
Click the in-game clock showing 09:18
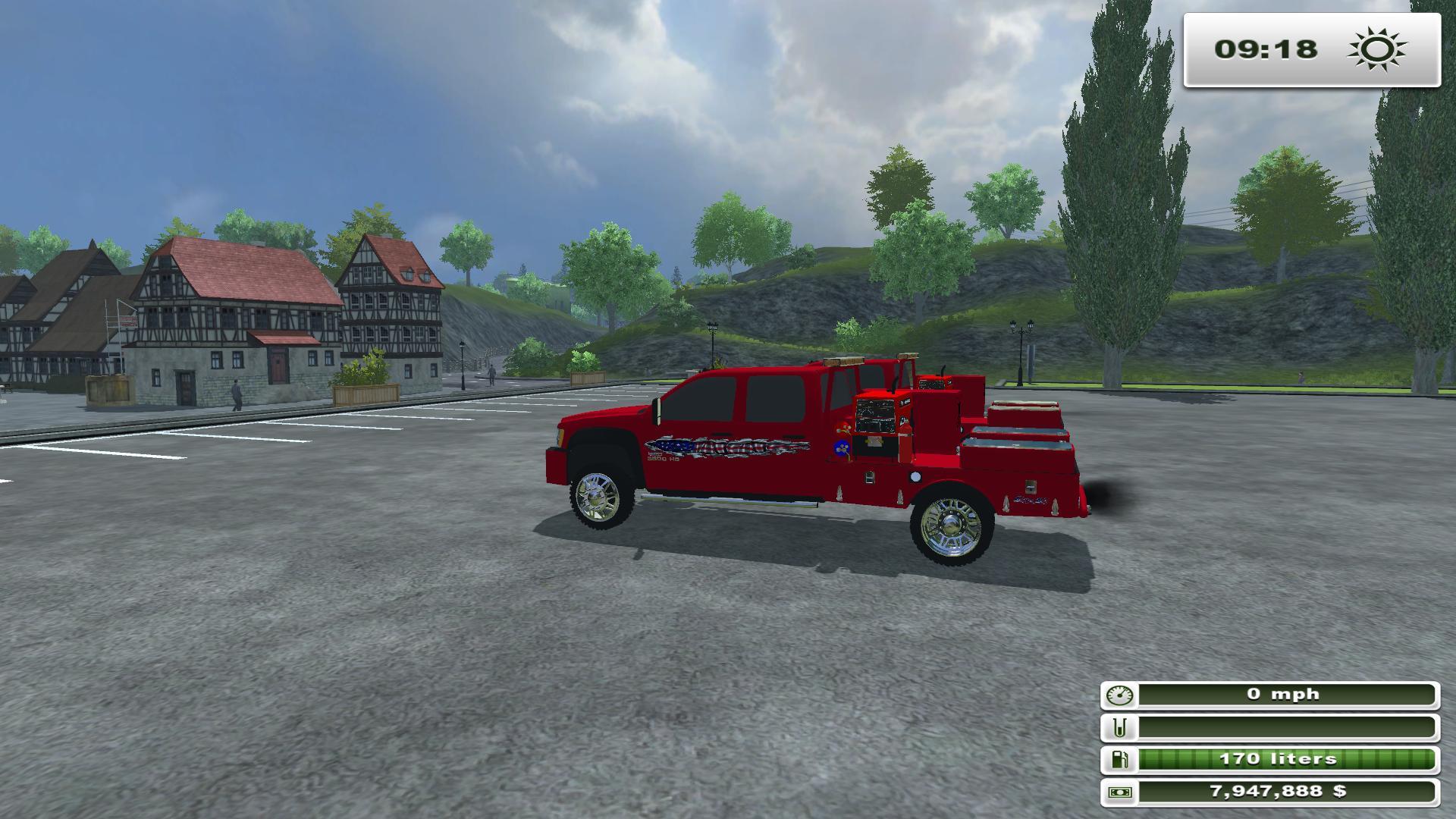(1268, 49)
